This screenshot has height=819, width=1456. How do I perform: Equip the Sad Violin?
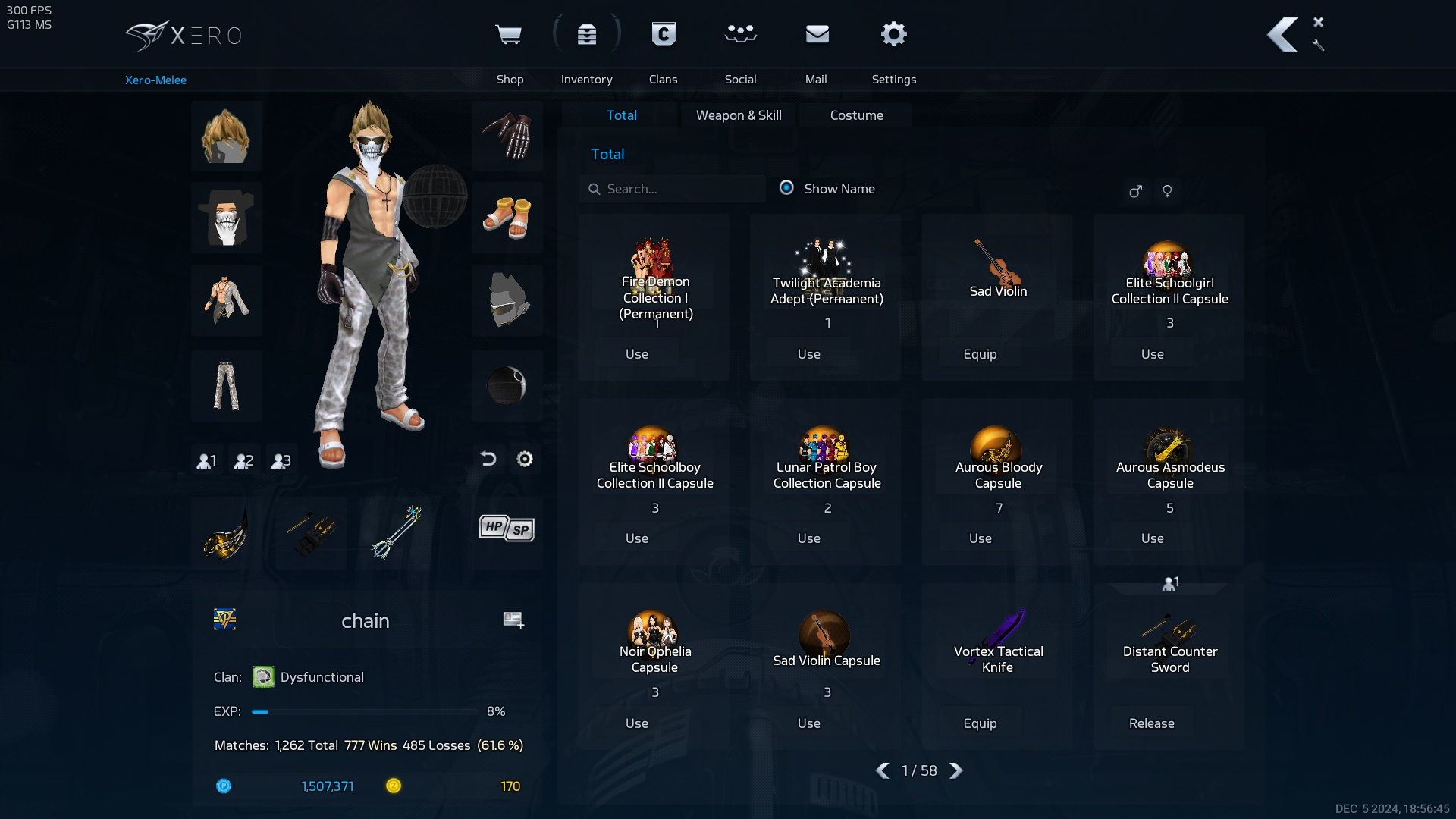(980, 354)
